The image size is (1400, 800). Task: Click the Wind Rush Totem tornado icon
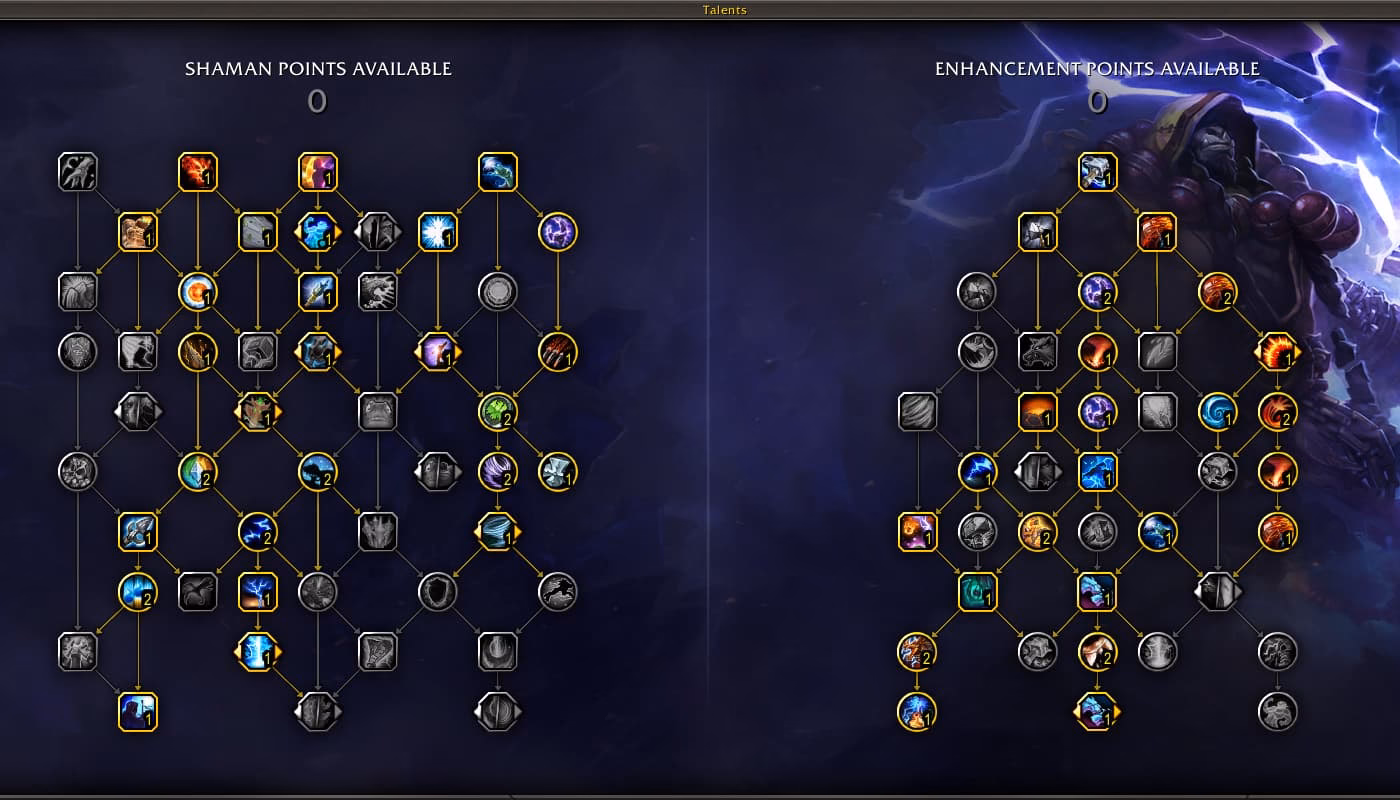[x=497, y=533]
